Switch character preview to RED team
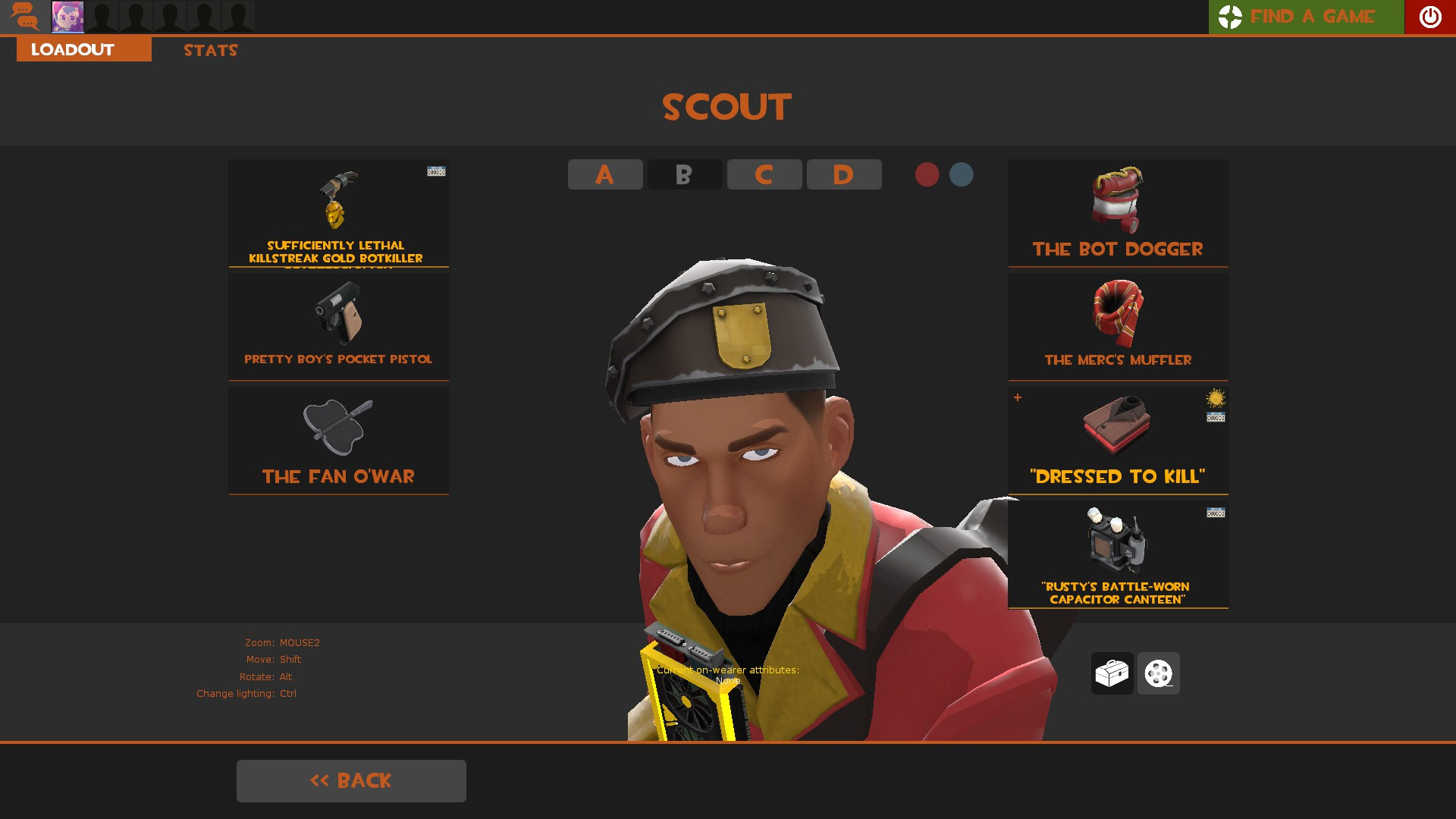The image size is (1456, 819). [x=927, y=174]
